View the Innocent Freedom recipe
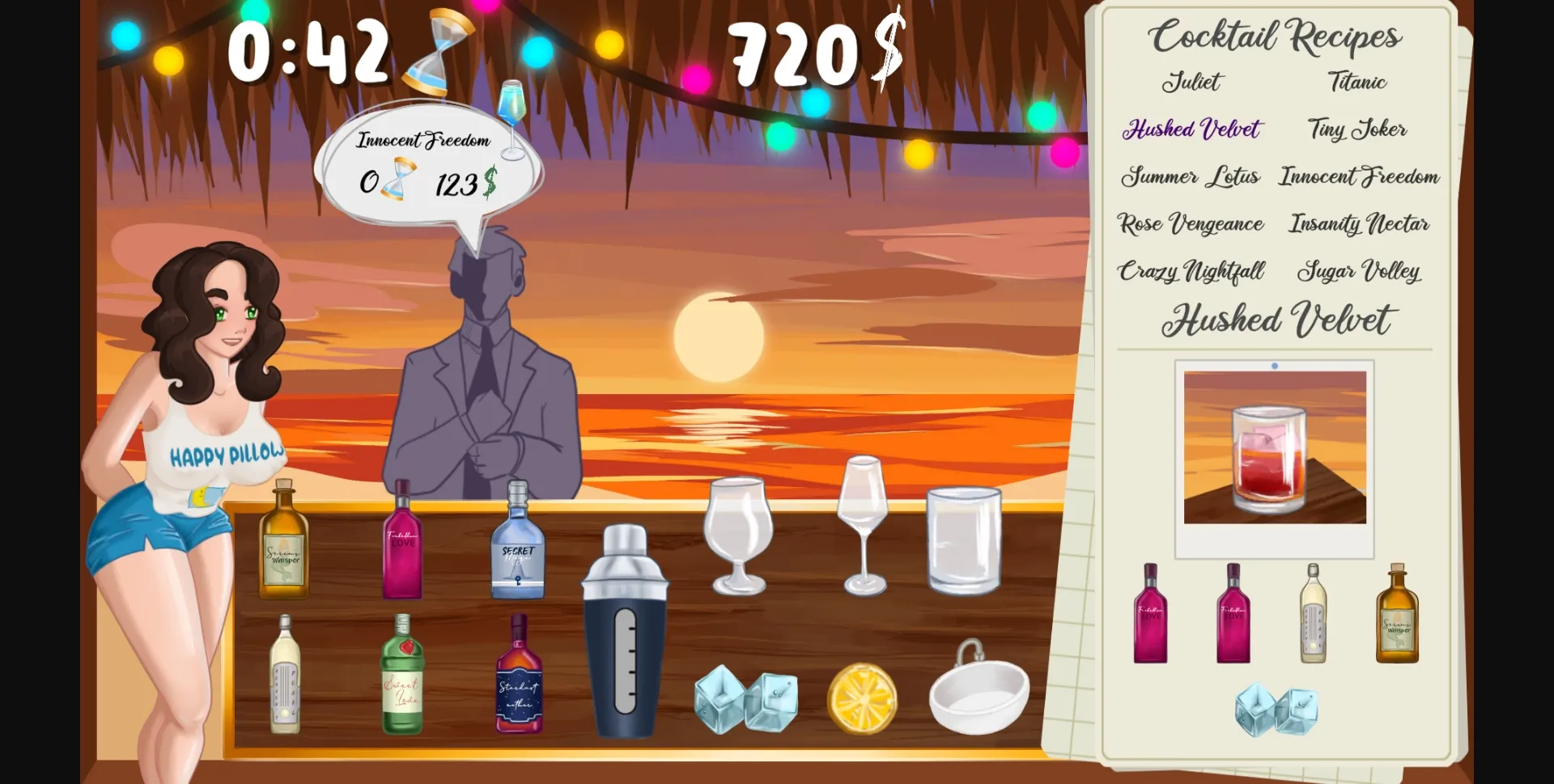1554x784 pixels. (1358, 176)
